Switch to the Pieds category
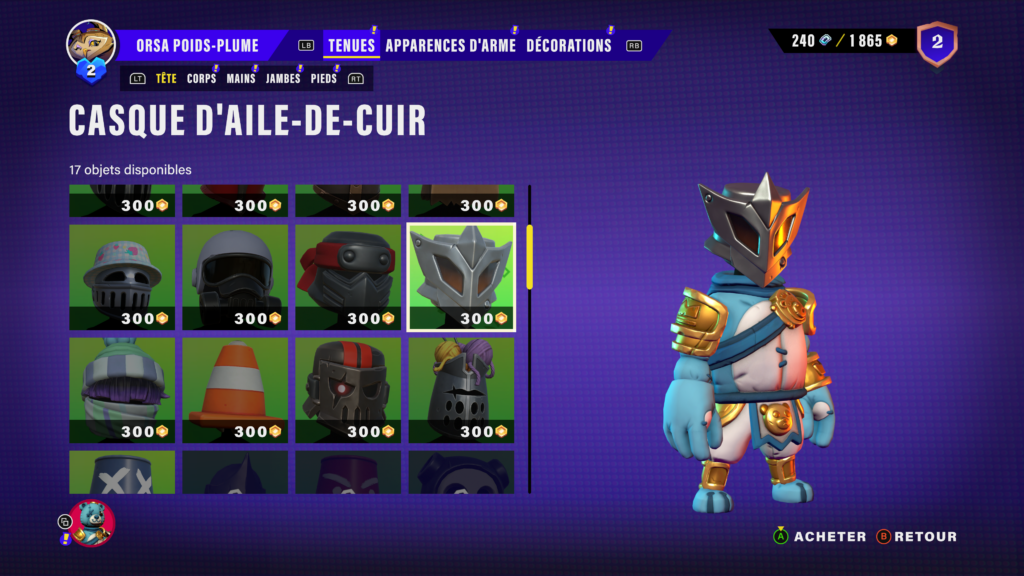The image size is (1024, 576). click(324, 78)
